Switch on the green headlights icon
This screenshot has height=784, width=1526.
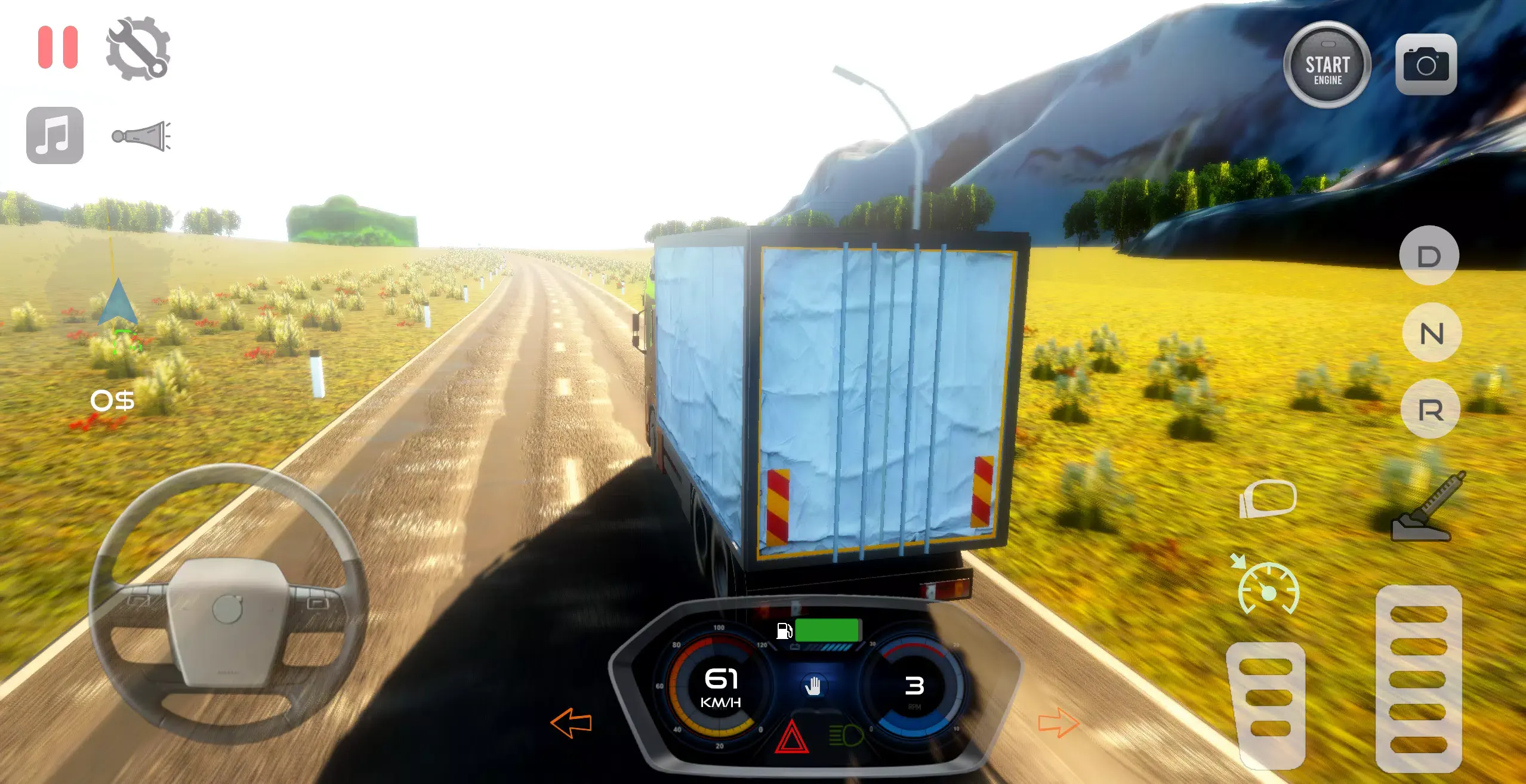[846, 735]
